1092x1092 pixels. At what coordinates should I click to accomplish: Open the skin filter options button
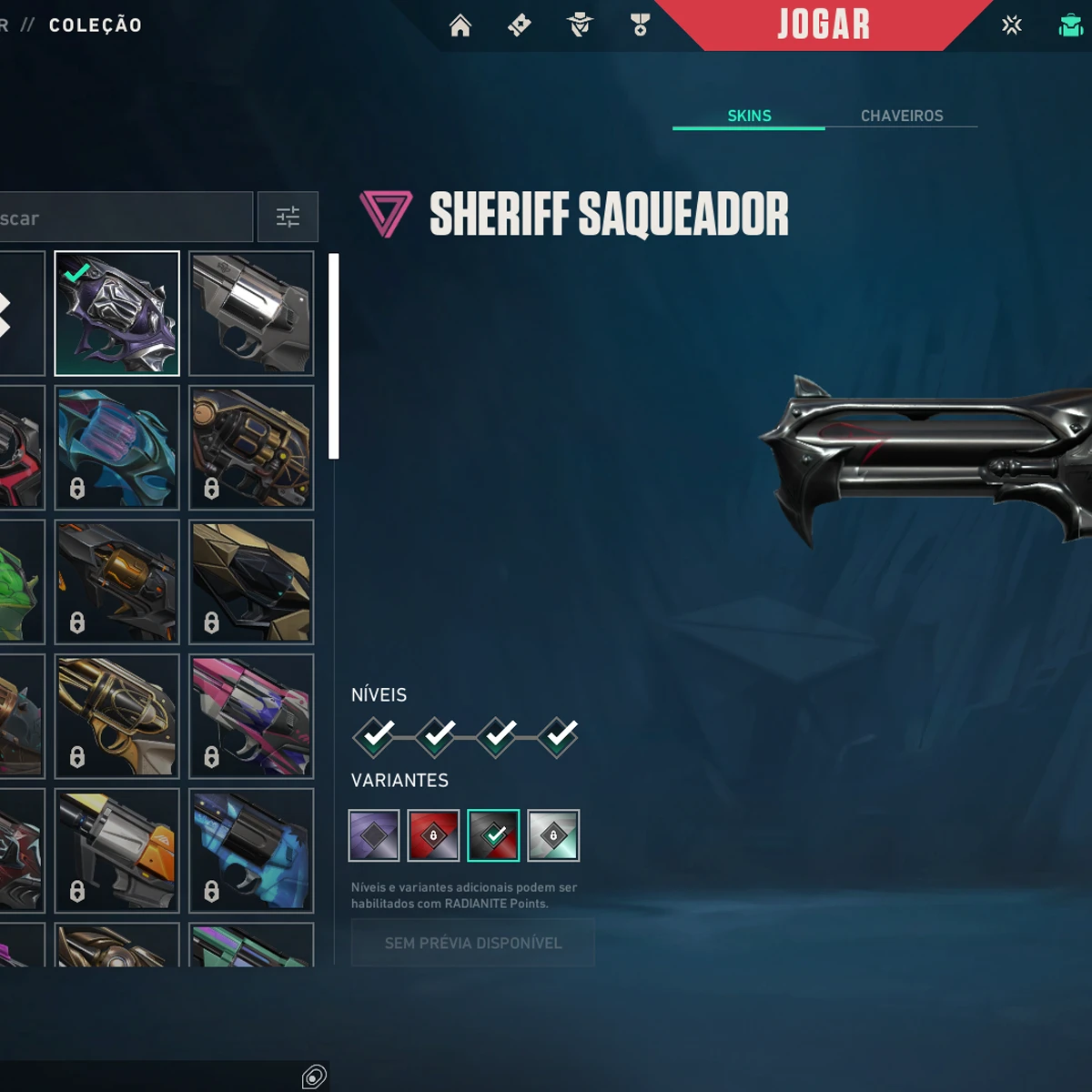pos(288,217)
